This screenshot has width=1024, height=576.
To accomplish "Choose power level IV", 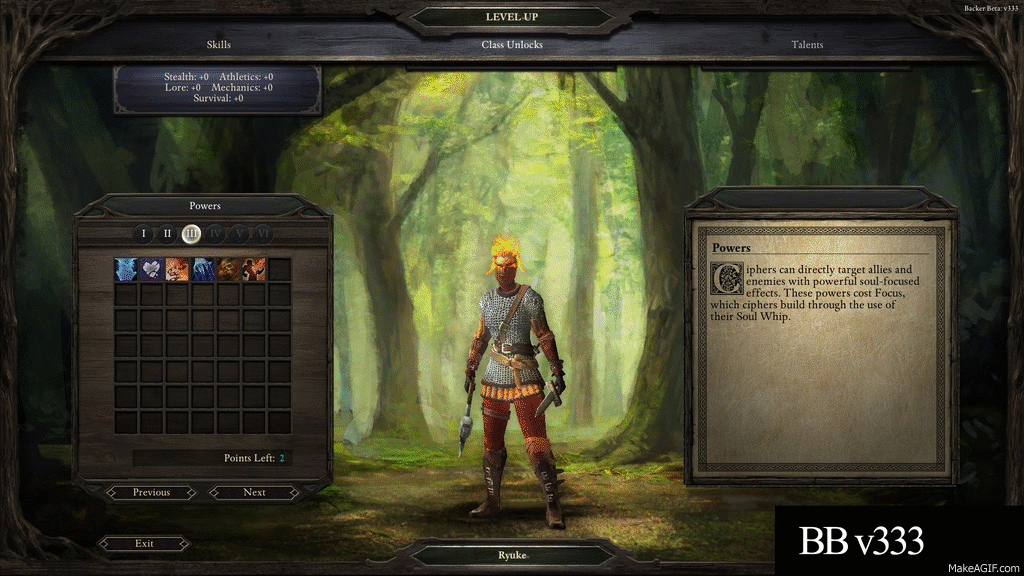I will (x=215, y=234).
